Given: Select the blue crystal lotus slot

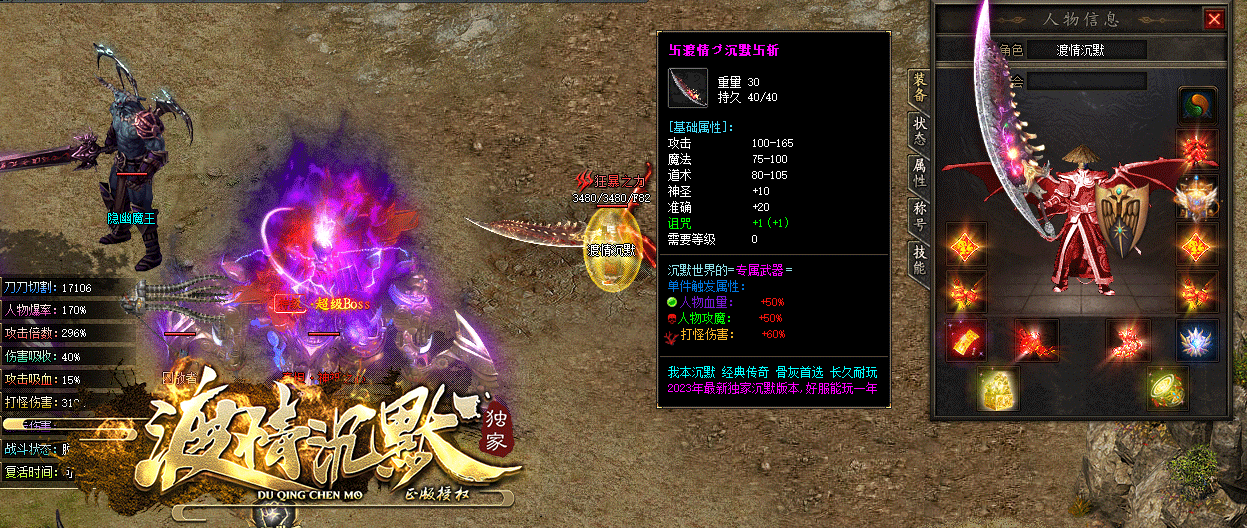Looking at the screenshot, I should pos(1195,338).
